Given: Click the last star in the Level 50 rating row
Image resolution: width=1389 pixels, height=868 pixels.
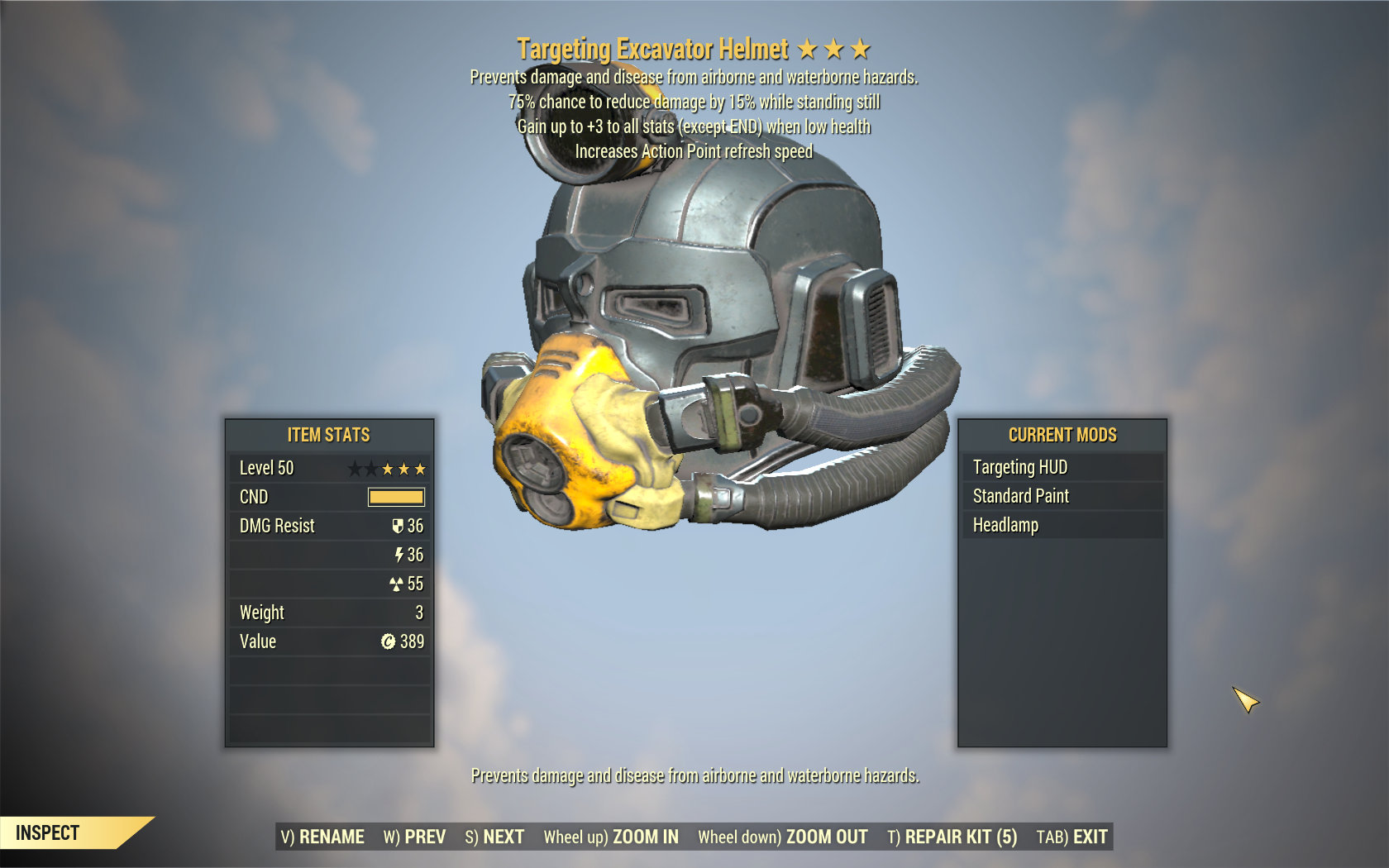Looking at the screenshot, I should tap(420, 468).
